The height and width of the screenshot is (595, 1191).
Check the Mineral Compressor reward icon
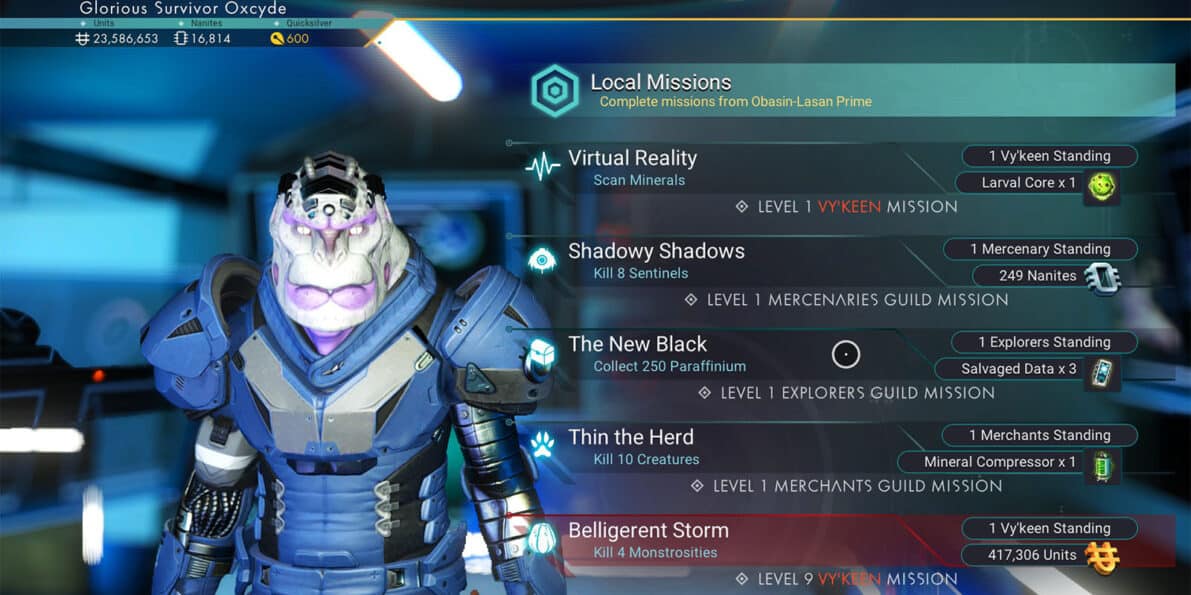pos(1102,465)
